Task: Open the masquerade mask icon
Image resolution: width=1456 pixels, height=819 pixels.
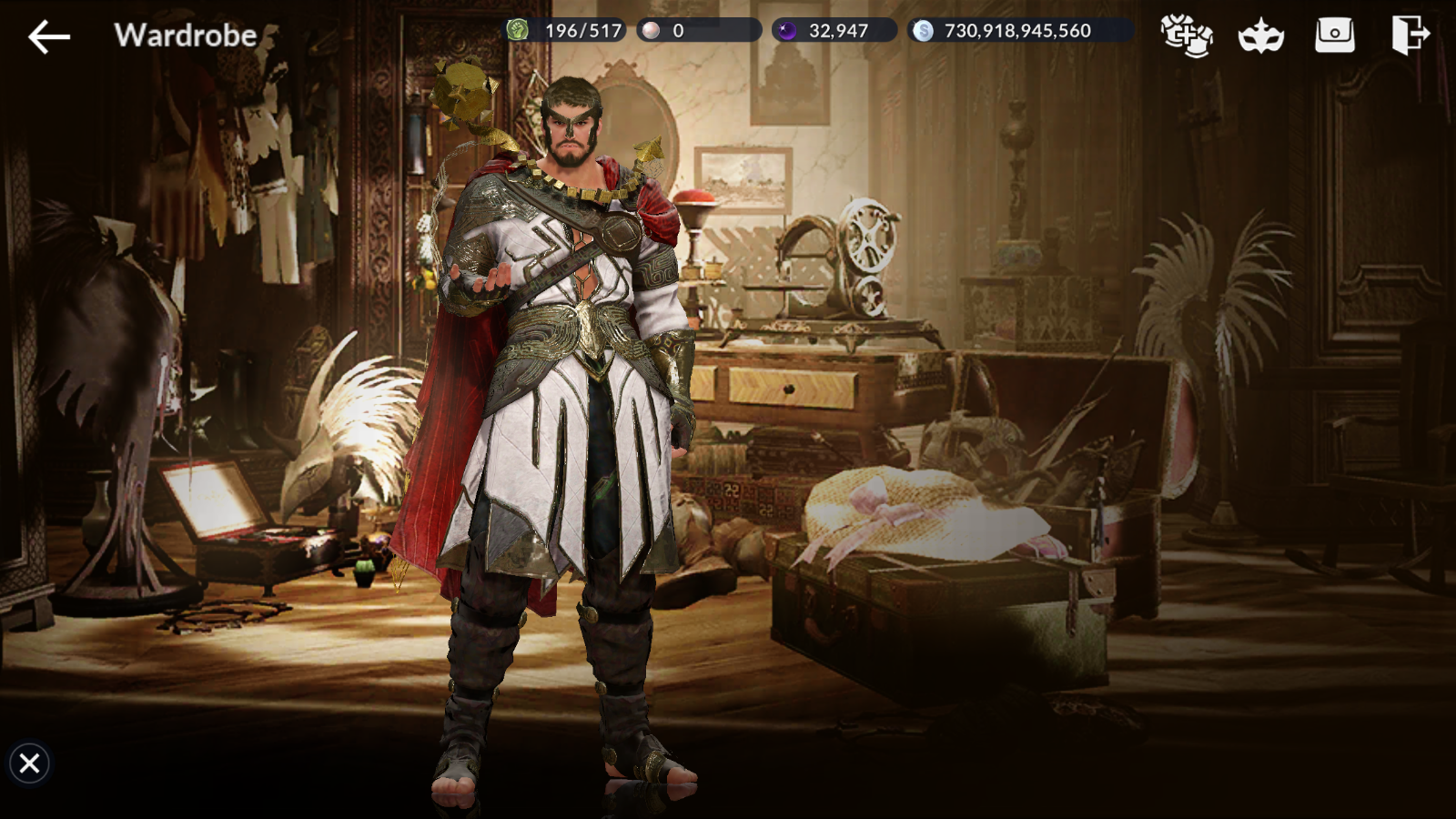Action: click(1261, 36)
